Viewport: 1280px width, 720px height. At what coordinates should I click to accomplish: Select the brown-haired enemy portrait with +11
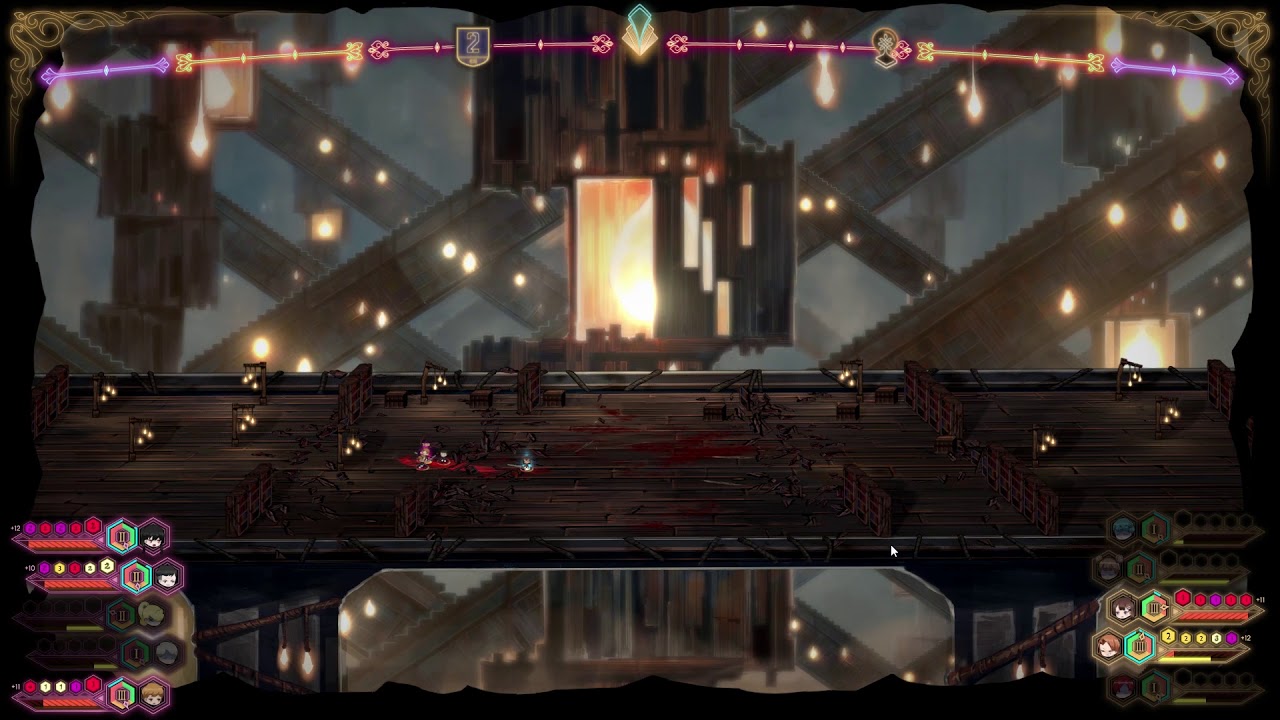[x=1124, y=607]
